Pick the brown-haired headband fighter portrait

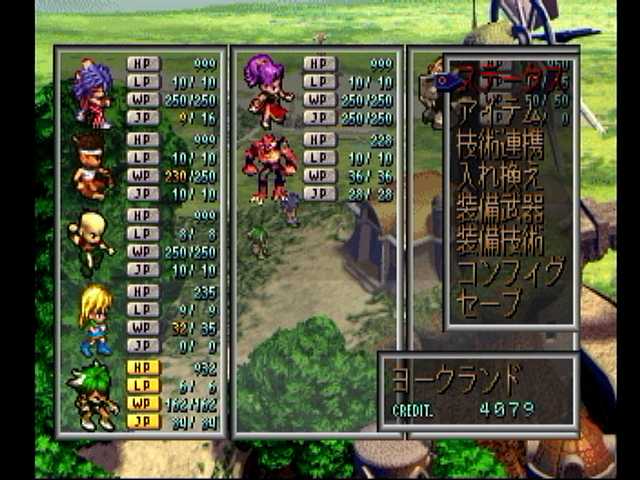click(92, 166)
